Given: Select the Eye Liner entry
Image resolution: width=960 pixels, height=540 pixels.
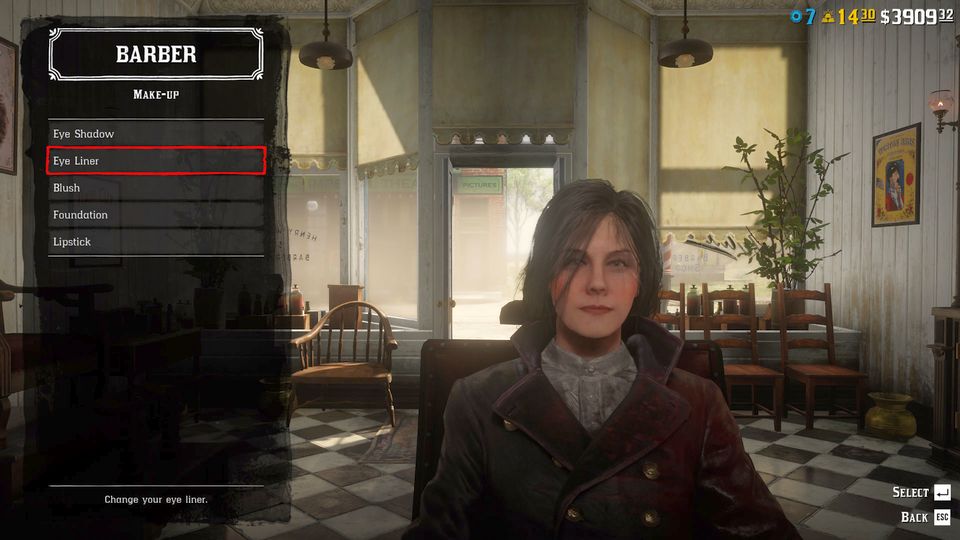Looking at the screenshot, I should pyautogui.click(x=157, y=161).
